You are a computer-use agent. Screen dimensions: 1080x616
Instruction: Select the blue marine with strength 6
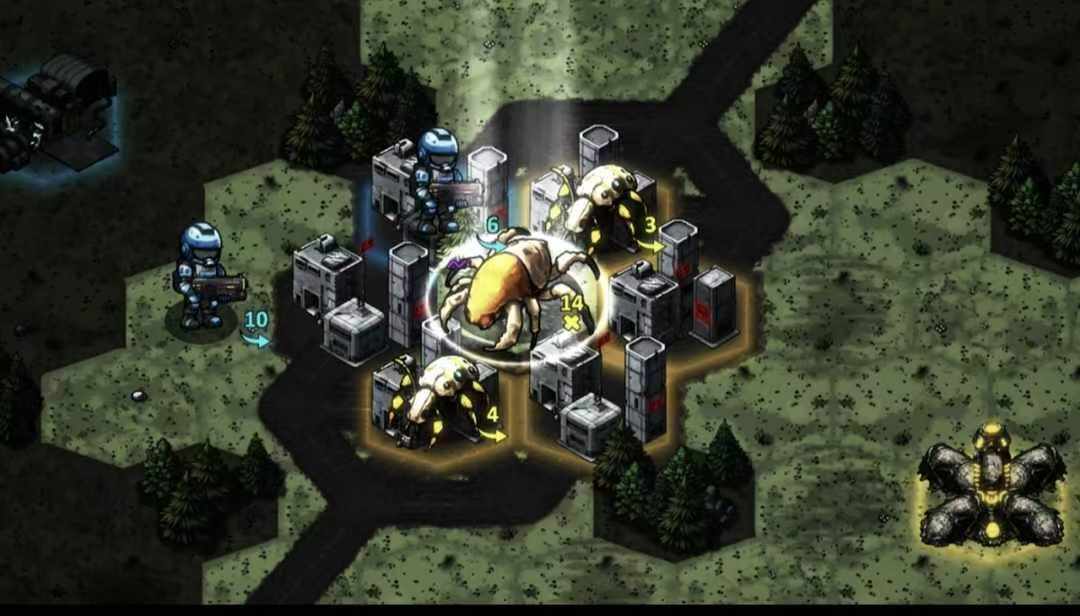click(x=437, y=178)
